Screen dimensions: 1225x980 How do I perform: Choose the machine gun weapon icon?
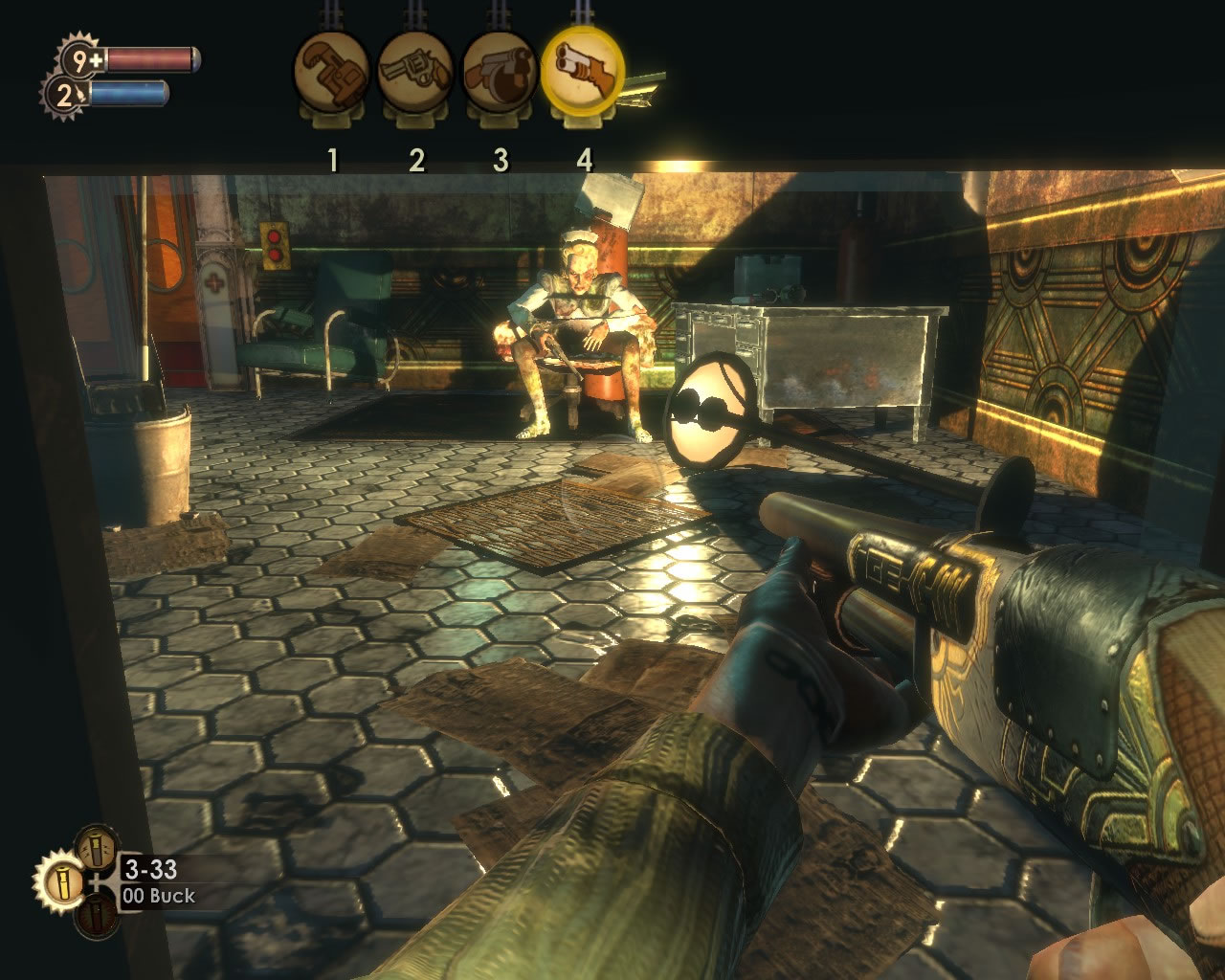pyautogui.click(x=500, y=72)
